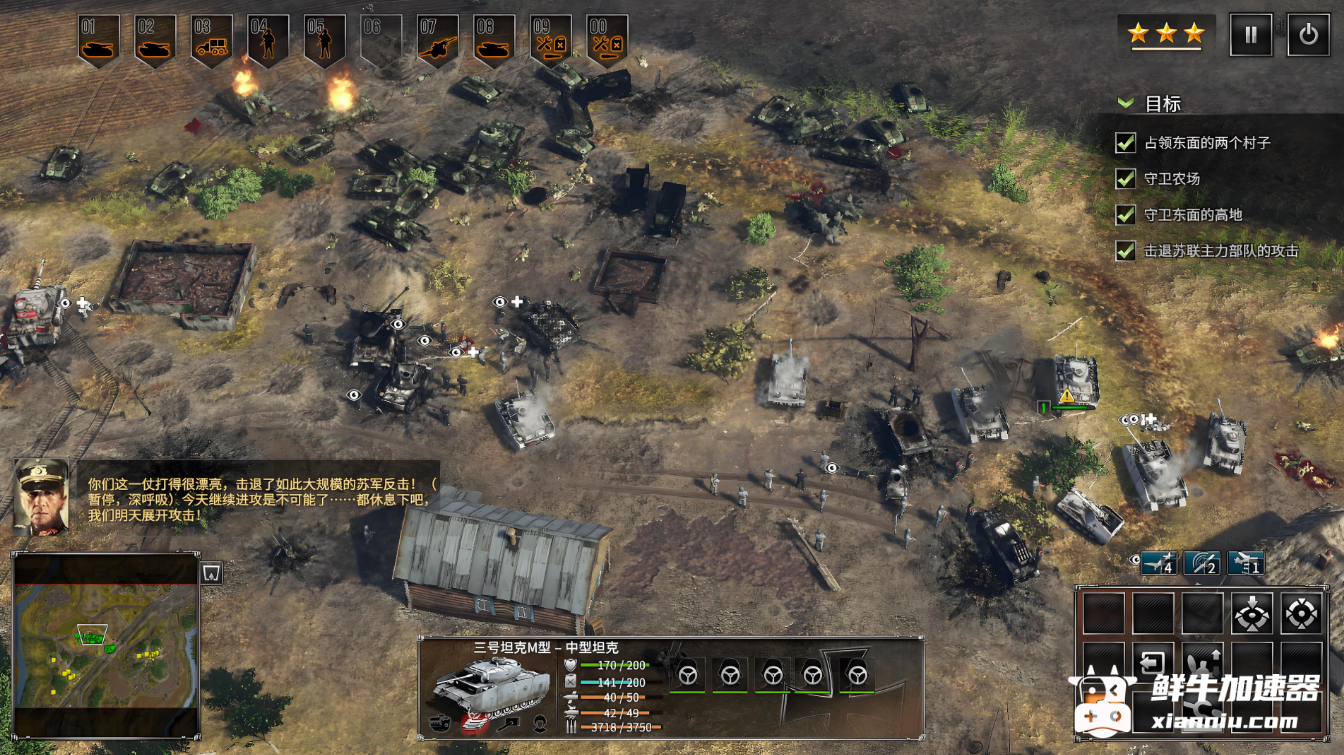Pause the game
Screen dimensions: 1344x755
[x=1251, y=35]
